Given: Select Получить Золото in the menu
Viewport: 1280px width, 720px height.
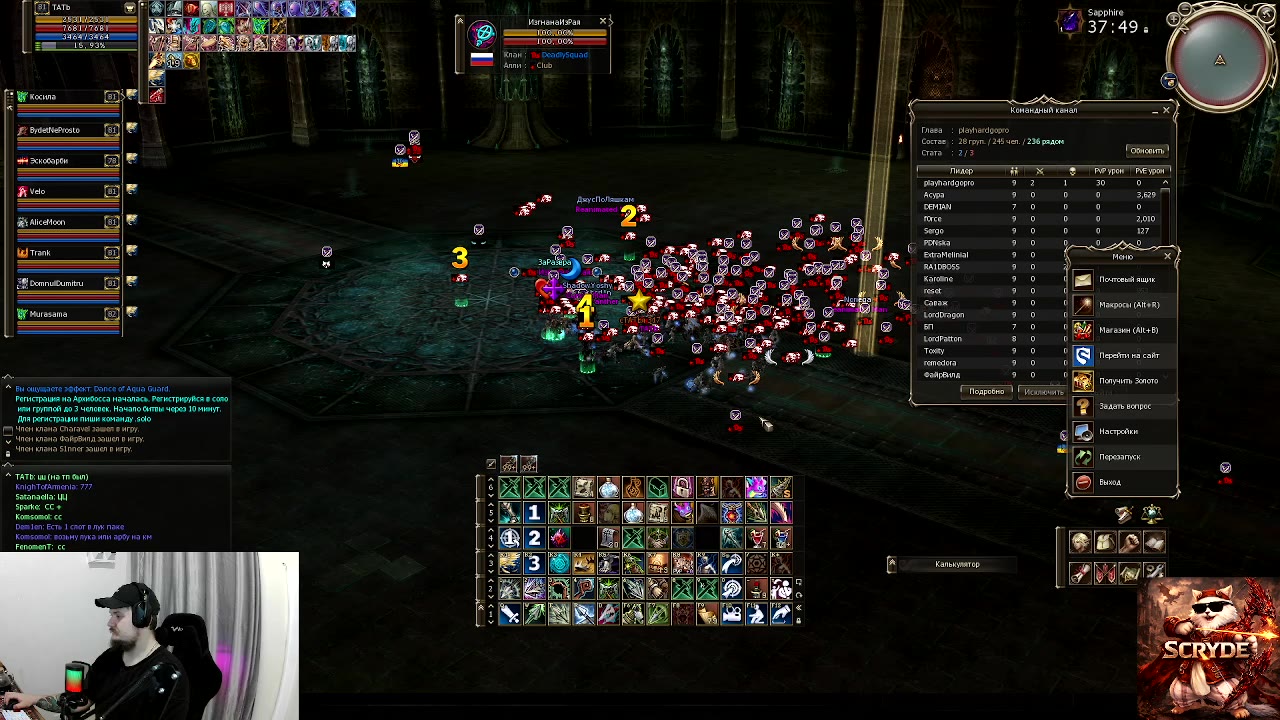Looking at the screenshot, I should (x=1127, y=381).
